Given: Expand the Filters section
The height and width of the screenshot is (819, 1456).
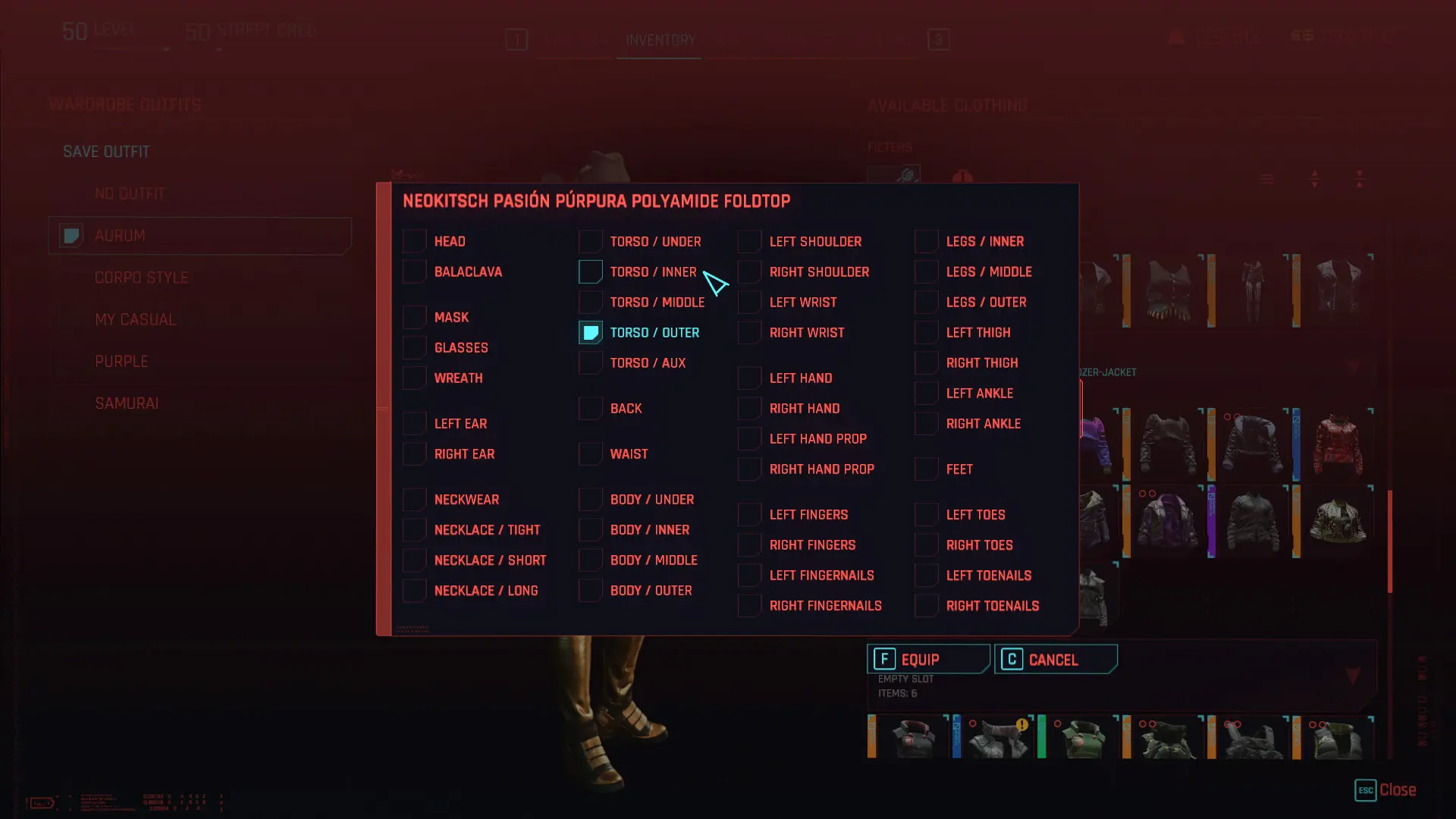Looking at the screenshot, I should tap(890, 146).
